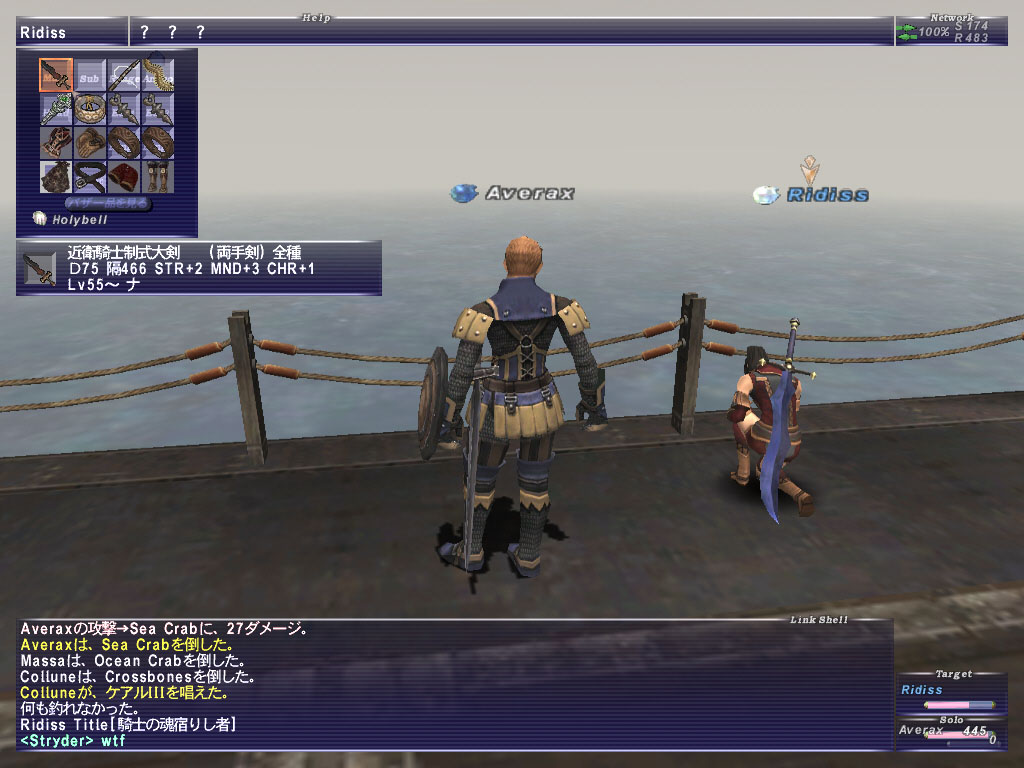Select the worm bait in the Ammo slot
The height and width of the screenshot is (768, 1024).
click(157, 75)
